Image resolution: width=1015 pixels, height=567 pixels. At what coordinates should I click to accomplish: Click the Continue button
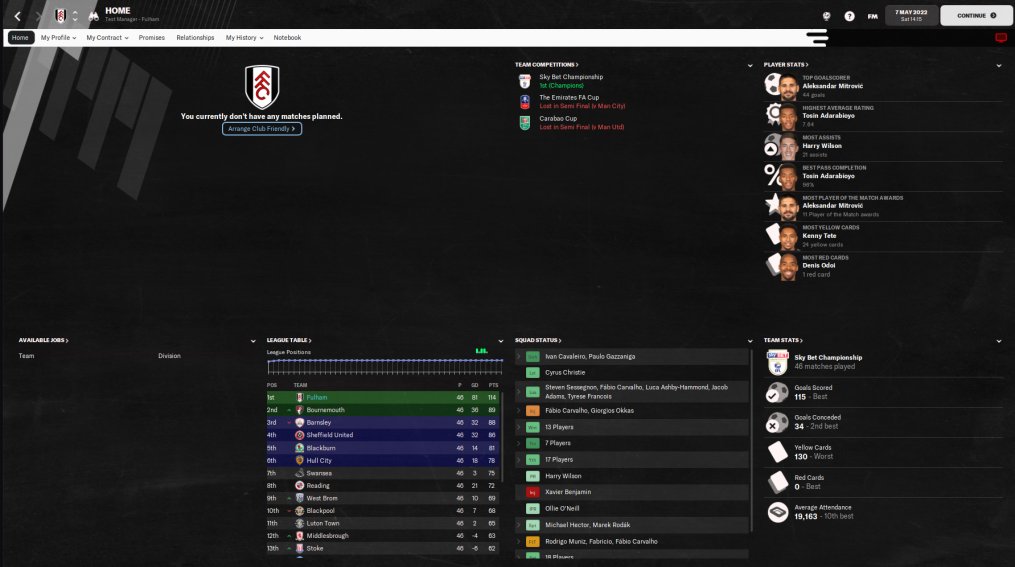click(x=976, y=16)
